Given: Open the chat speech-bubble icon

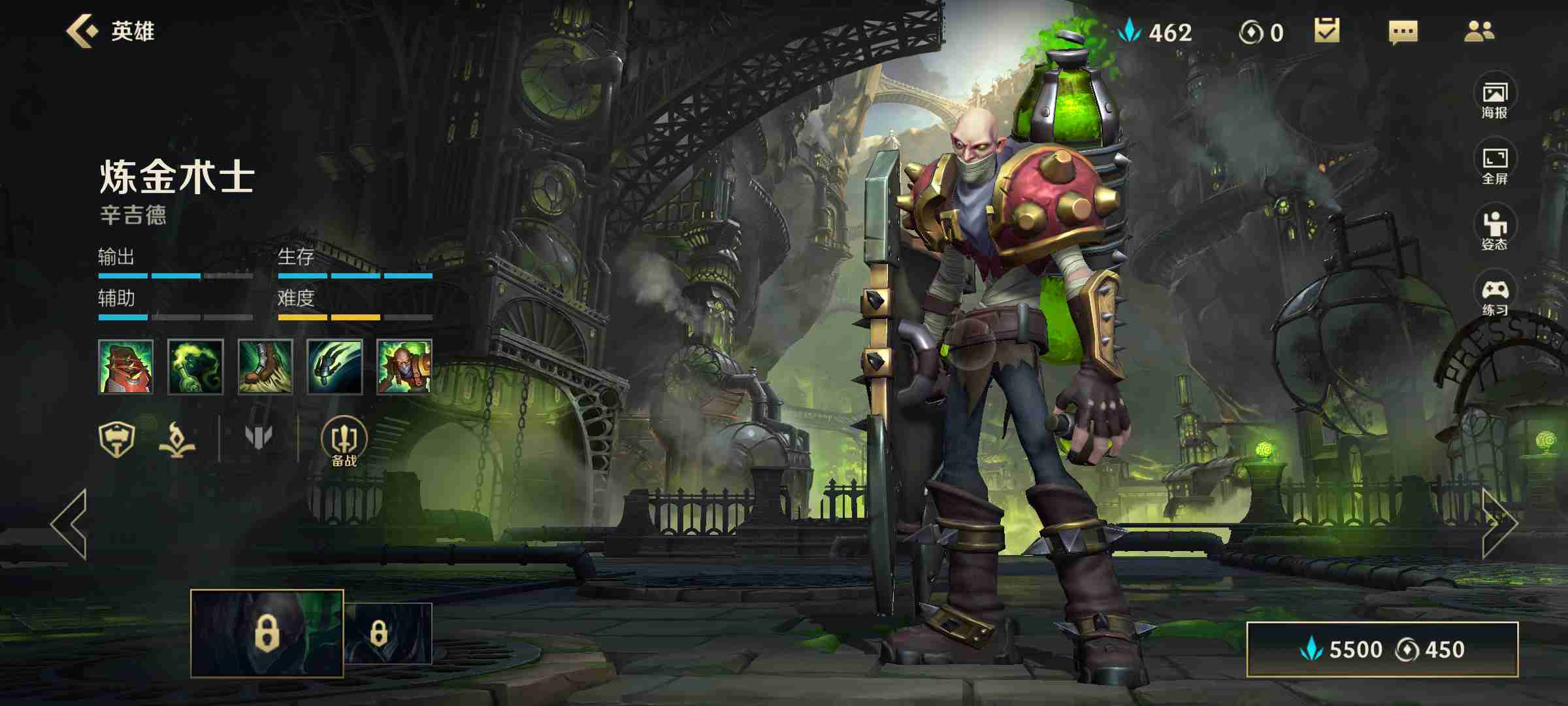Looking at the screenshot, I should click(x=1403, y=31).
